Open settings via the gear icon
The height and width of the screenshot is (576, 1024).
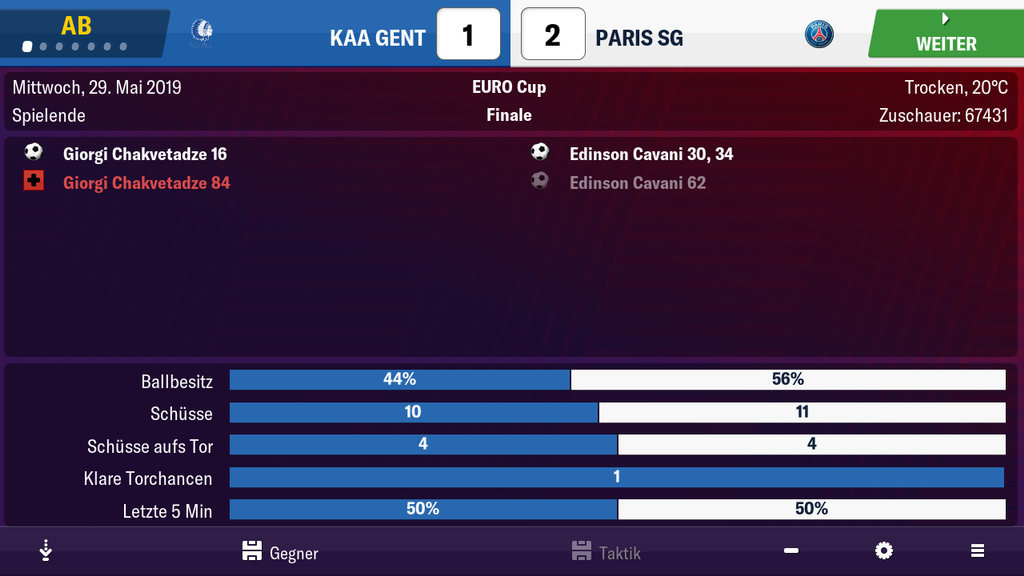pos(883,551)
